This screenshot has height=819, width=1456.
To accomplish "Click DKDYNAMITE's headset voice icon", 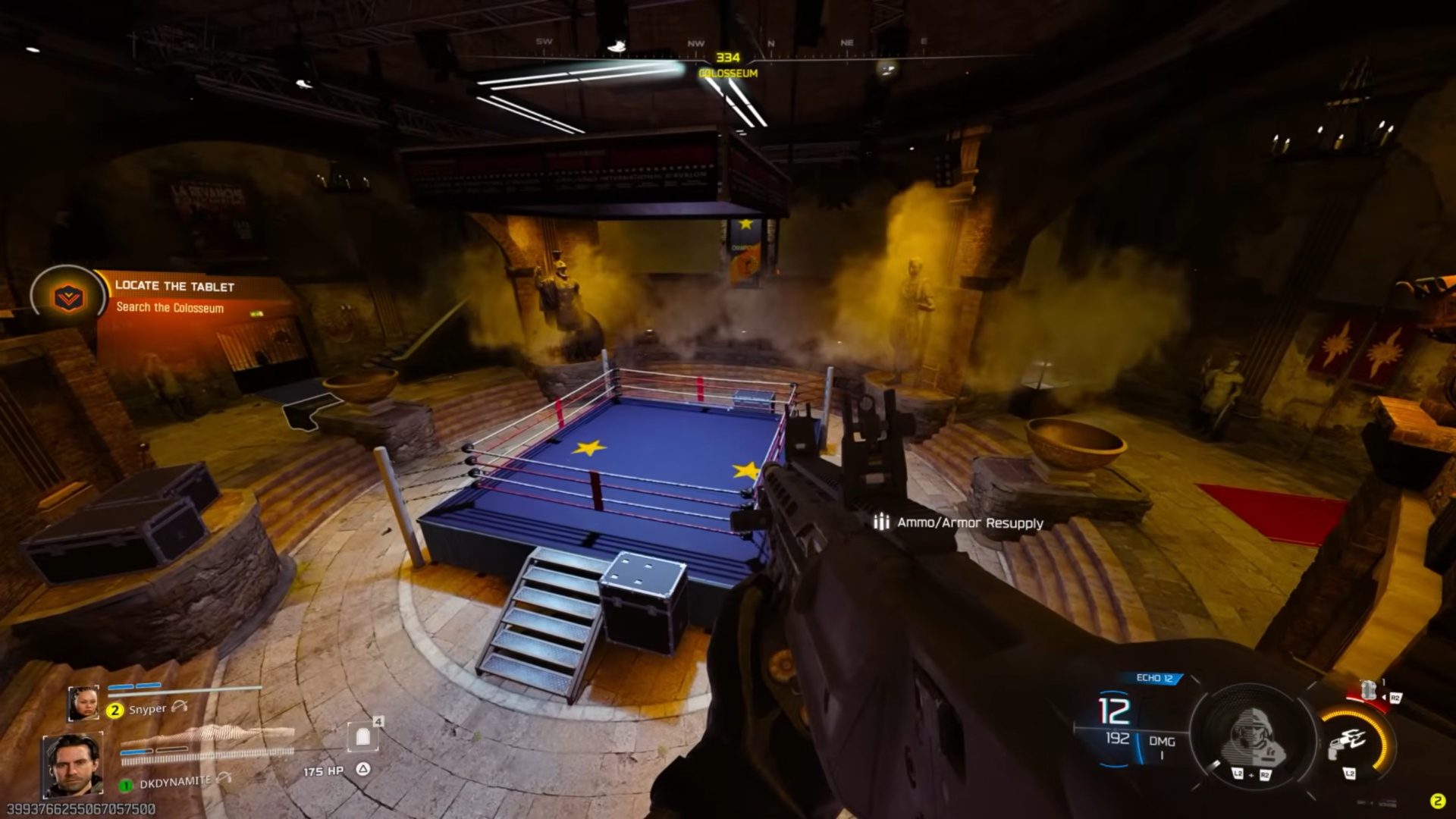I will [x=224, y=778].
